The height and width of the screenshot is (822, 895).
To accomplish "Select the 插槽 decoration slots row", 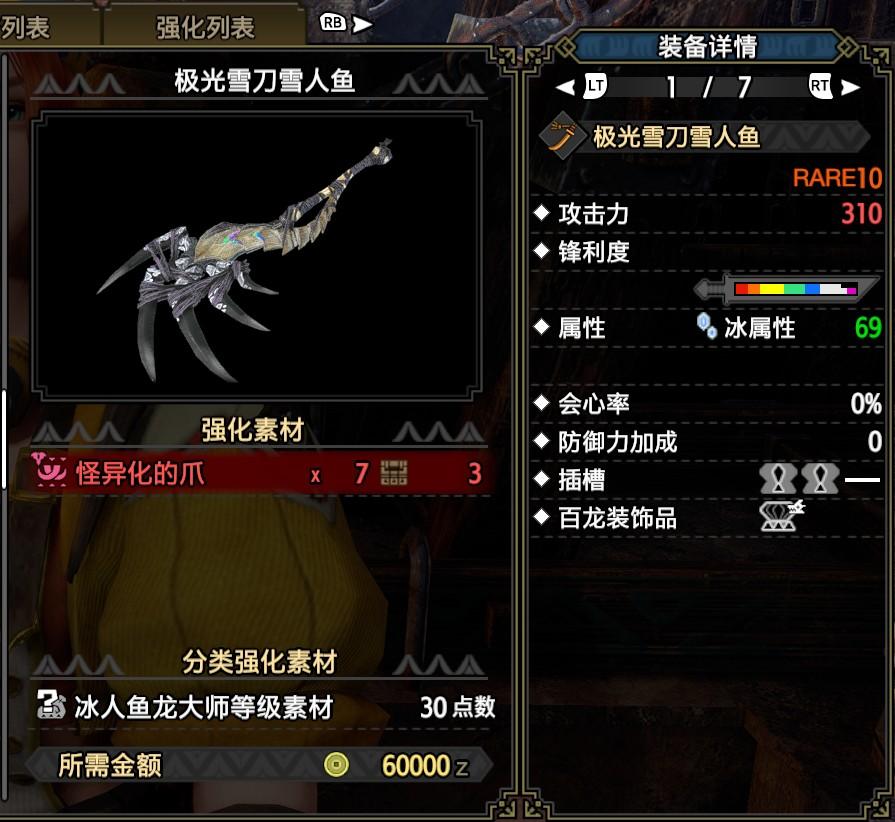I will coord(708,480).
